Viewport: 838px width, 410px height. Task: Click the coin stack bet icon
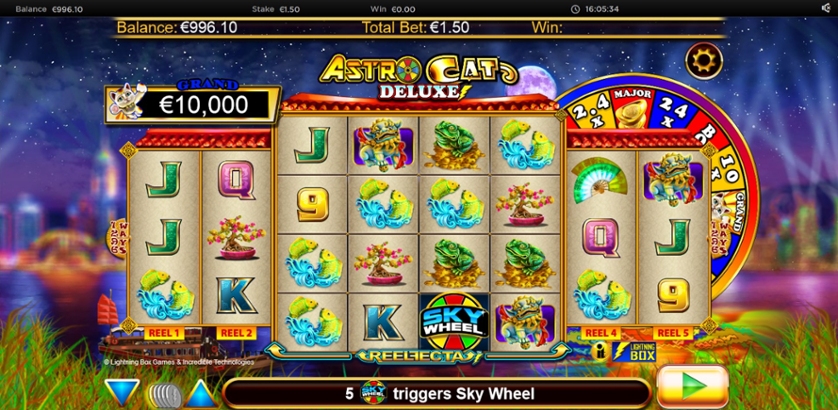162,393
